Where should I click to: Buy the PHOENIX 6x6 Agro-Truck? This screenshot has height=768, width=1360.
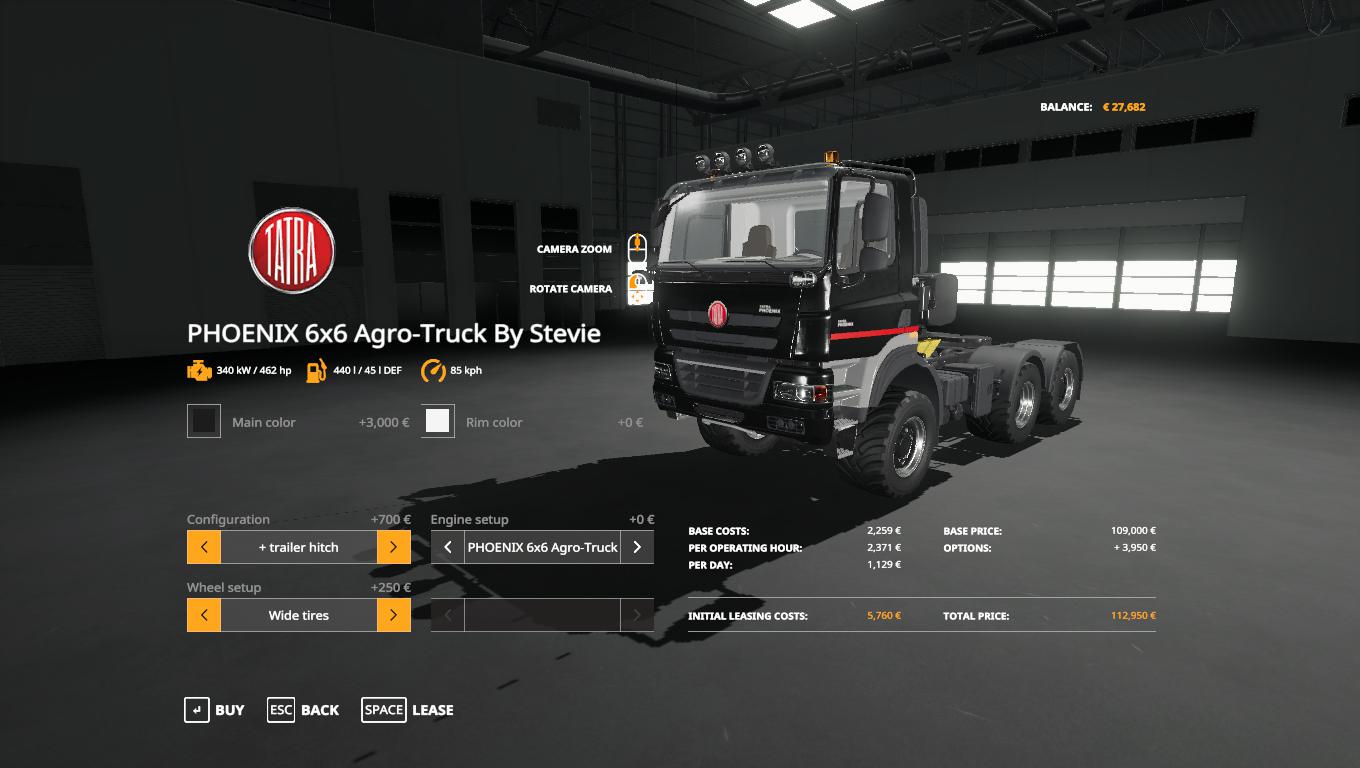coord(214,710)
